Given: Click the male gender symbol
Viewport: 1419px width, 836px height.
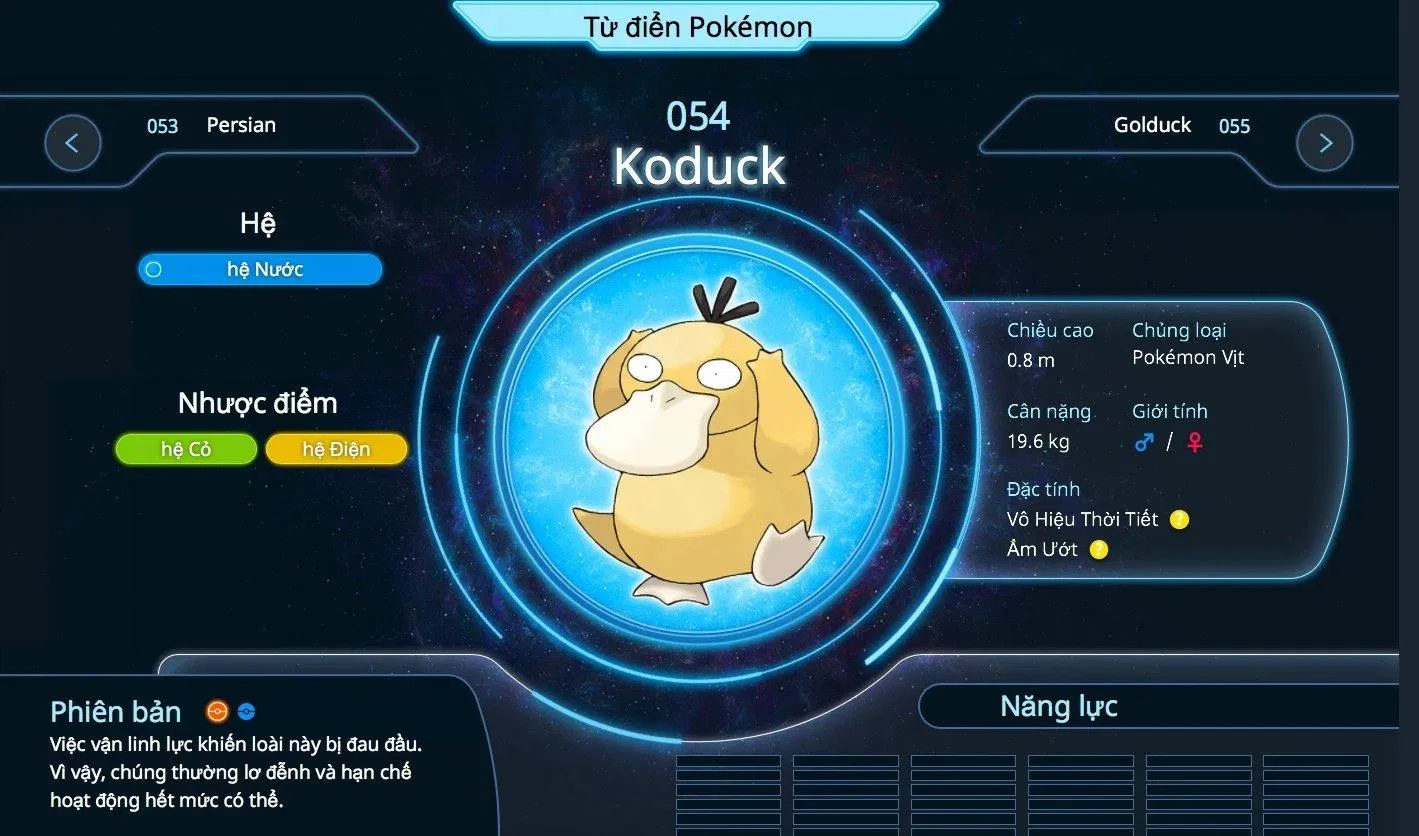Looking at the screenshot, I should tap(1144, 441).
